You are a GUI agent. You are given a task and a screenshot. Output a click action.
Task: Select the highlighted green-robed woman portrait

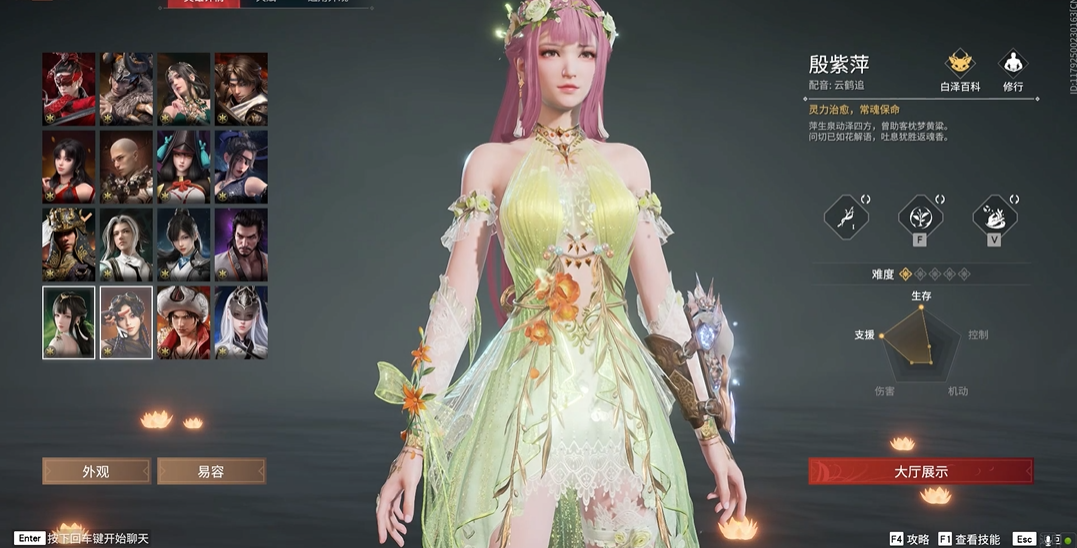69,323
